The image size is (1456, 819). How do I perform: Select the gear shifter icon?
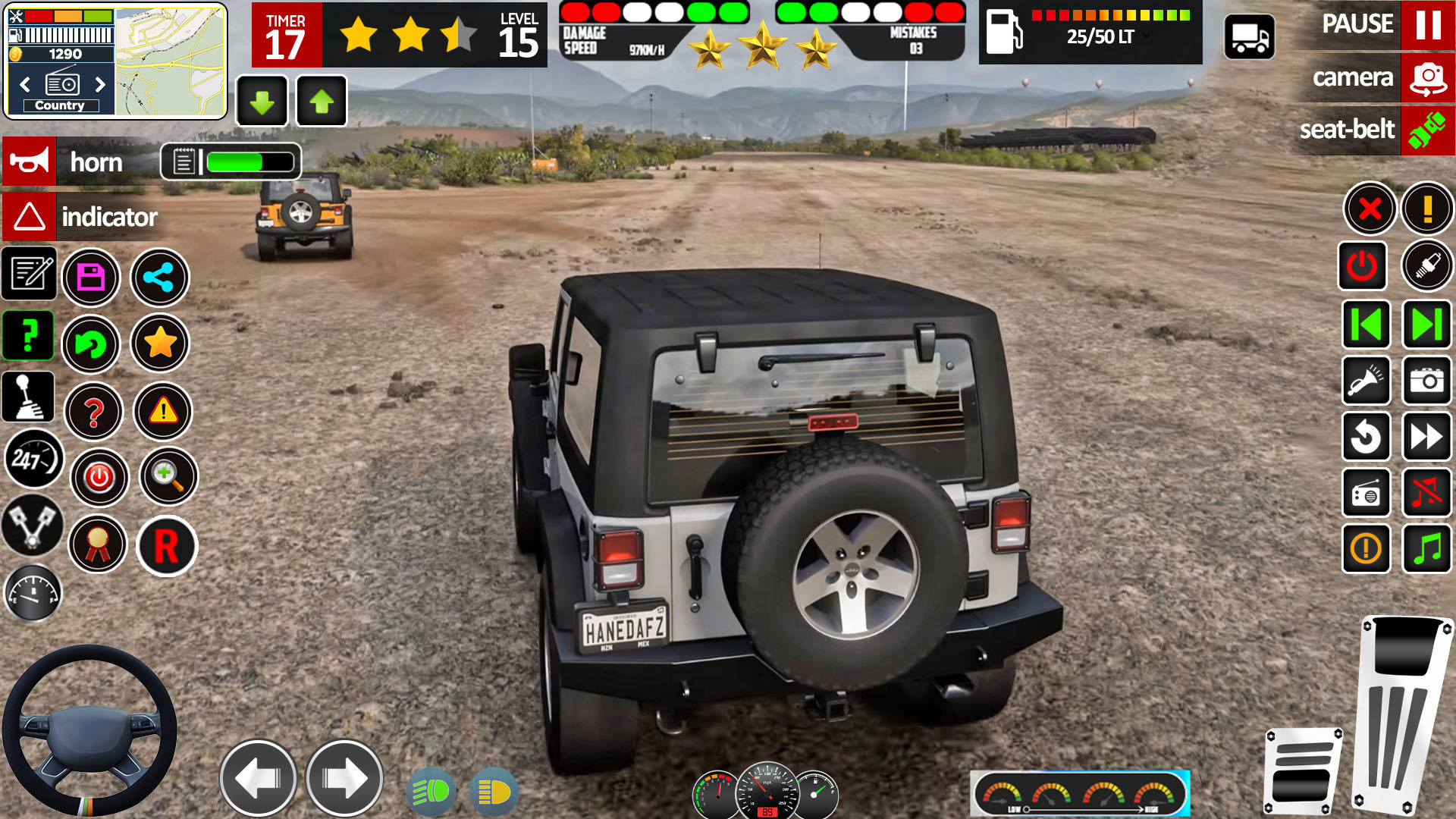pyautogui.click(x=29, y=396)
